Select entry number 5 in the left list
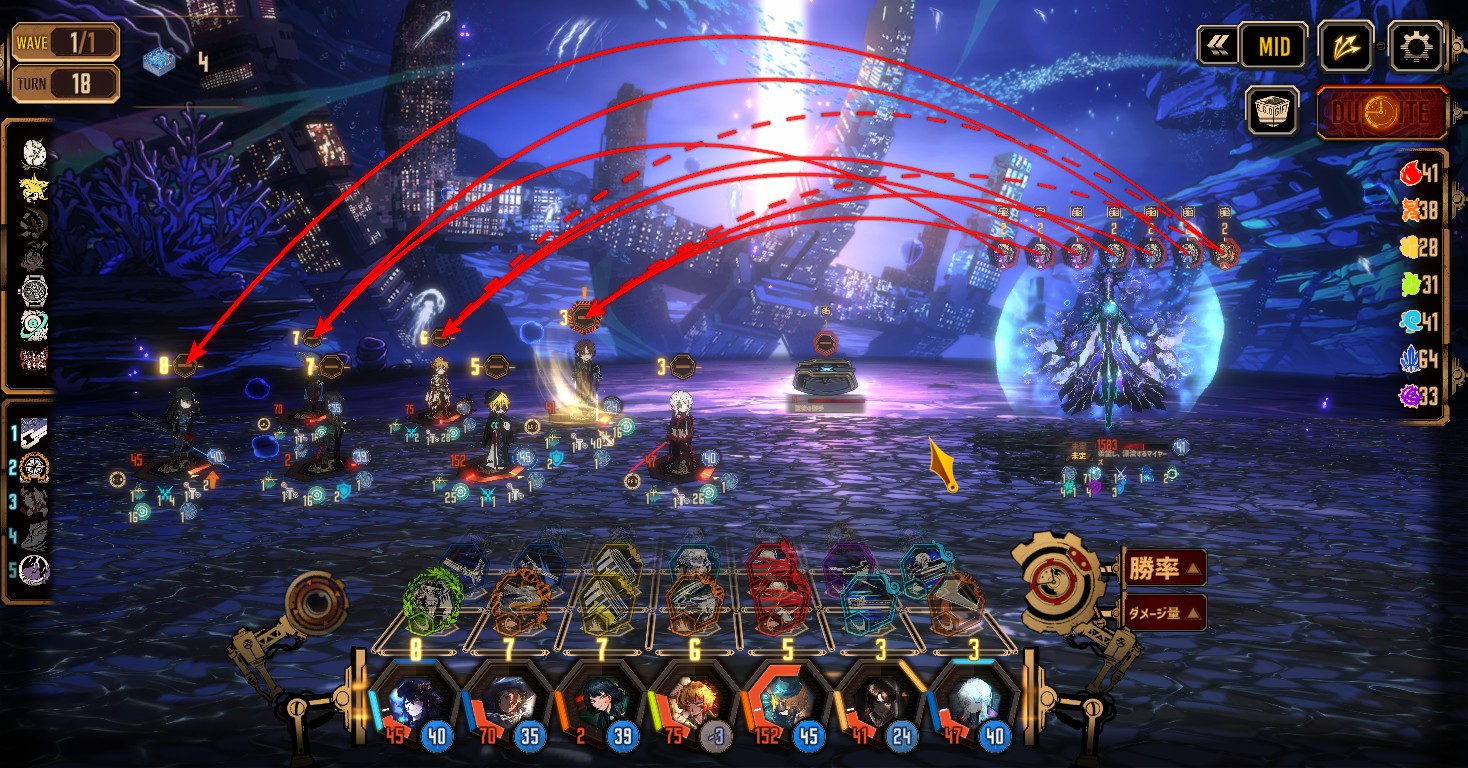The width and height of the screenshot is (1468, 768). 34,570
